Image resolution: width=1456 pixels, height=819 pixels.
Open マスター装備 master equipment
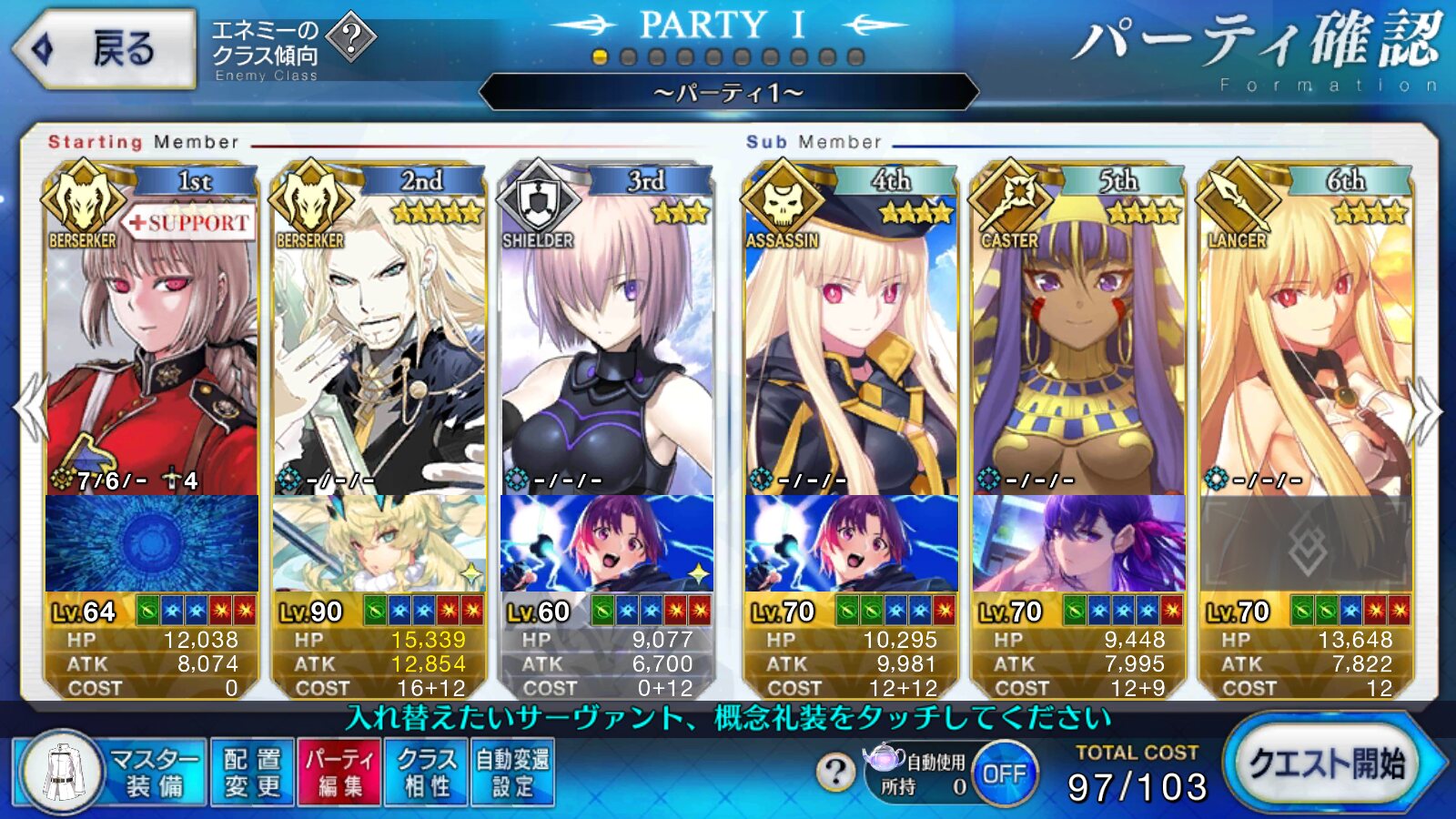[109, 772]
